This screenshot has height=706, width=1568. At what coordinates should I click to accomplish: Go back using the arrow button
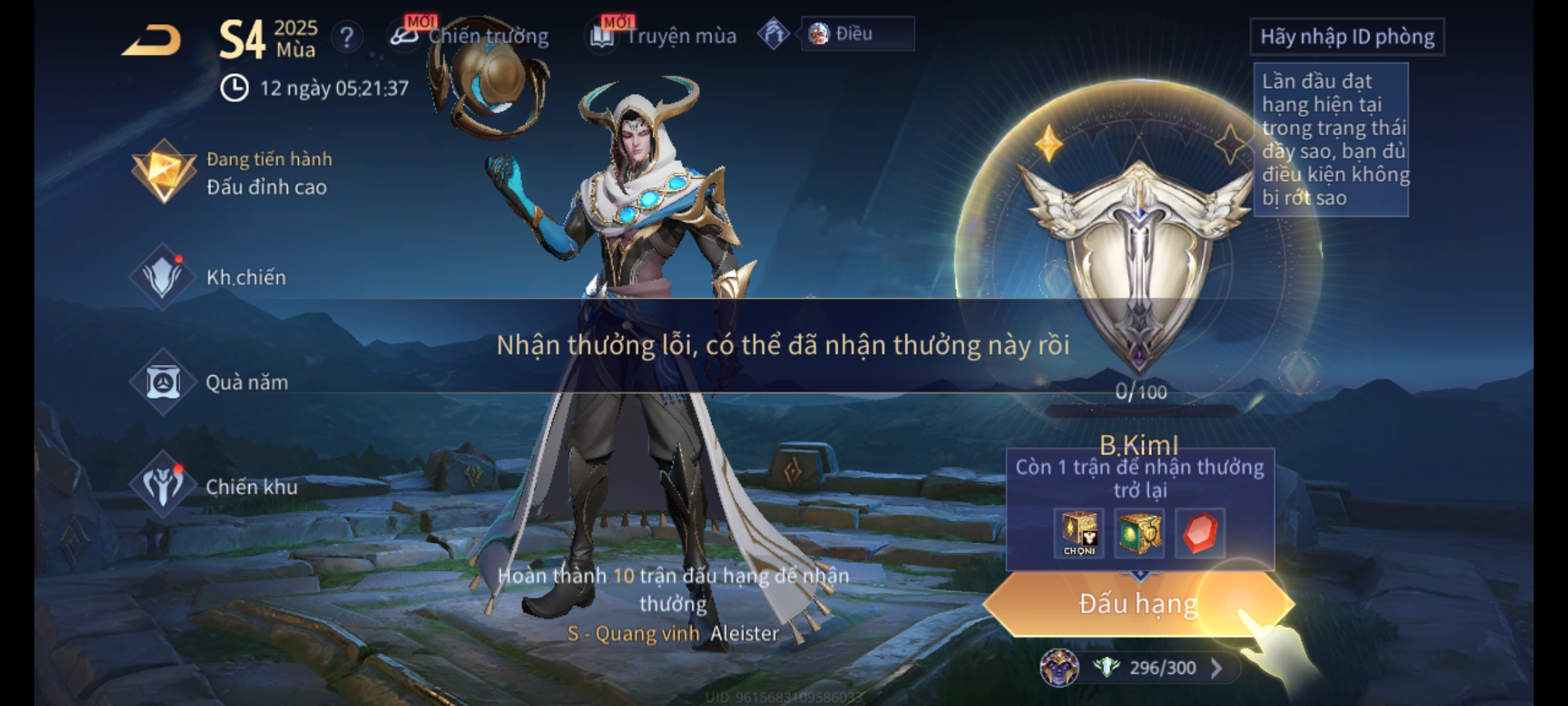[152, 41]
